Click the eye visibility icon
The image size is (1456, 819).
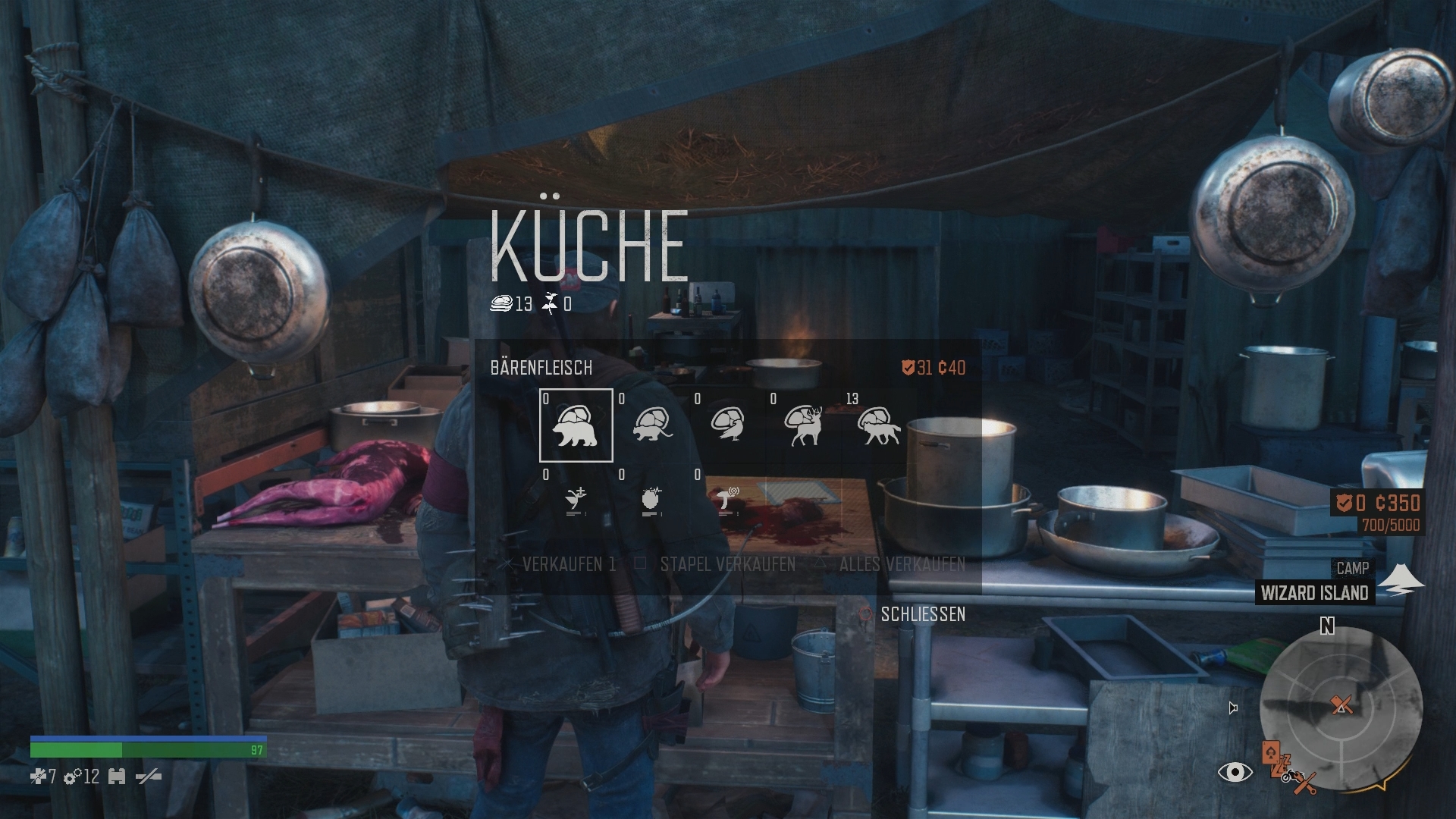click(1235, 773)
